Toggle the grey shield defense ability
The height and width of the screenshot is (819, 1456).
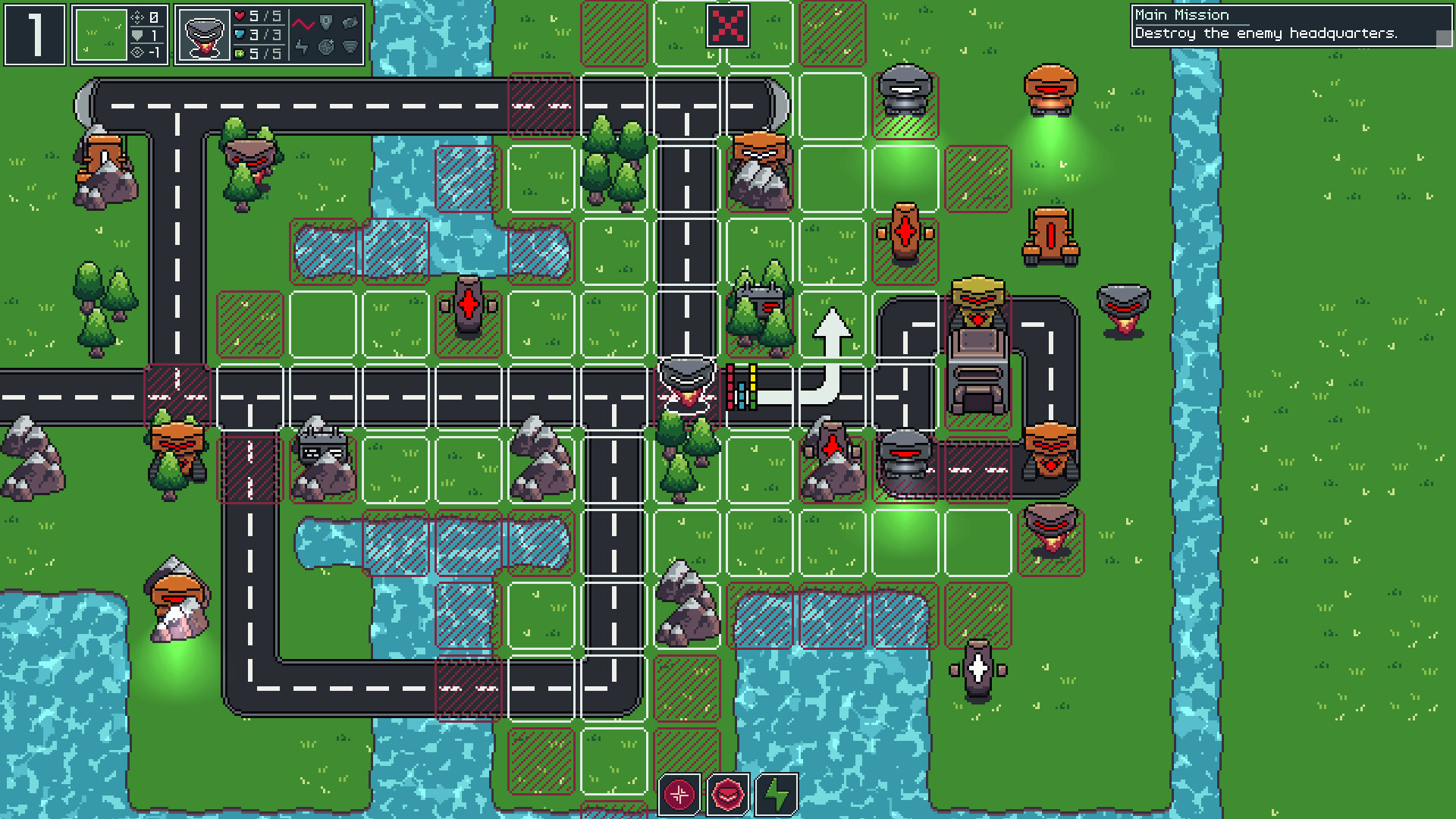click(x=327, y=20)
